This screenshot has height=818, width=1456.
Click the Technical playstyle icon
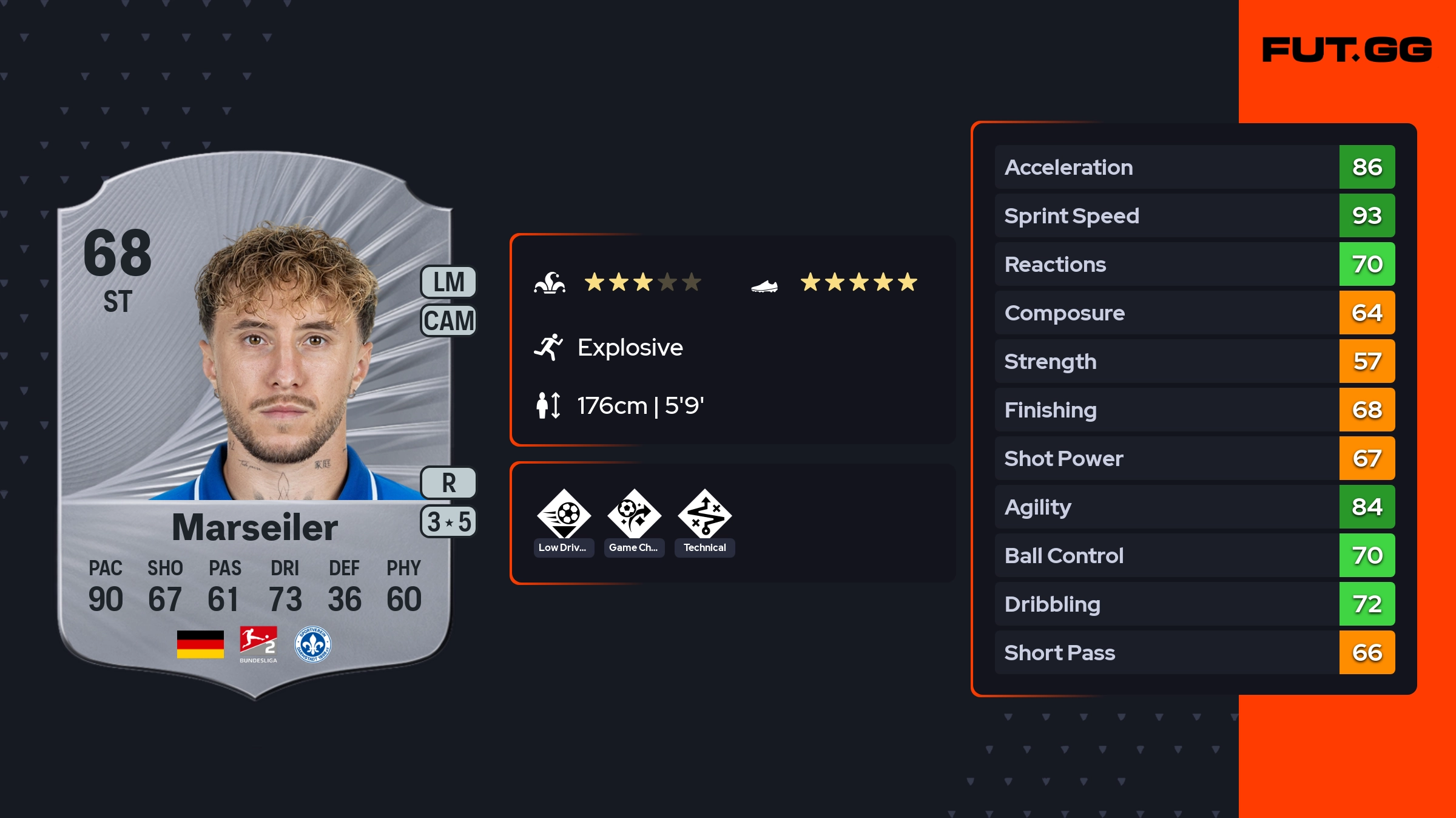704,515
